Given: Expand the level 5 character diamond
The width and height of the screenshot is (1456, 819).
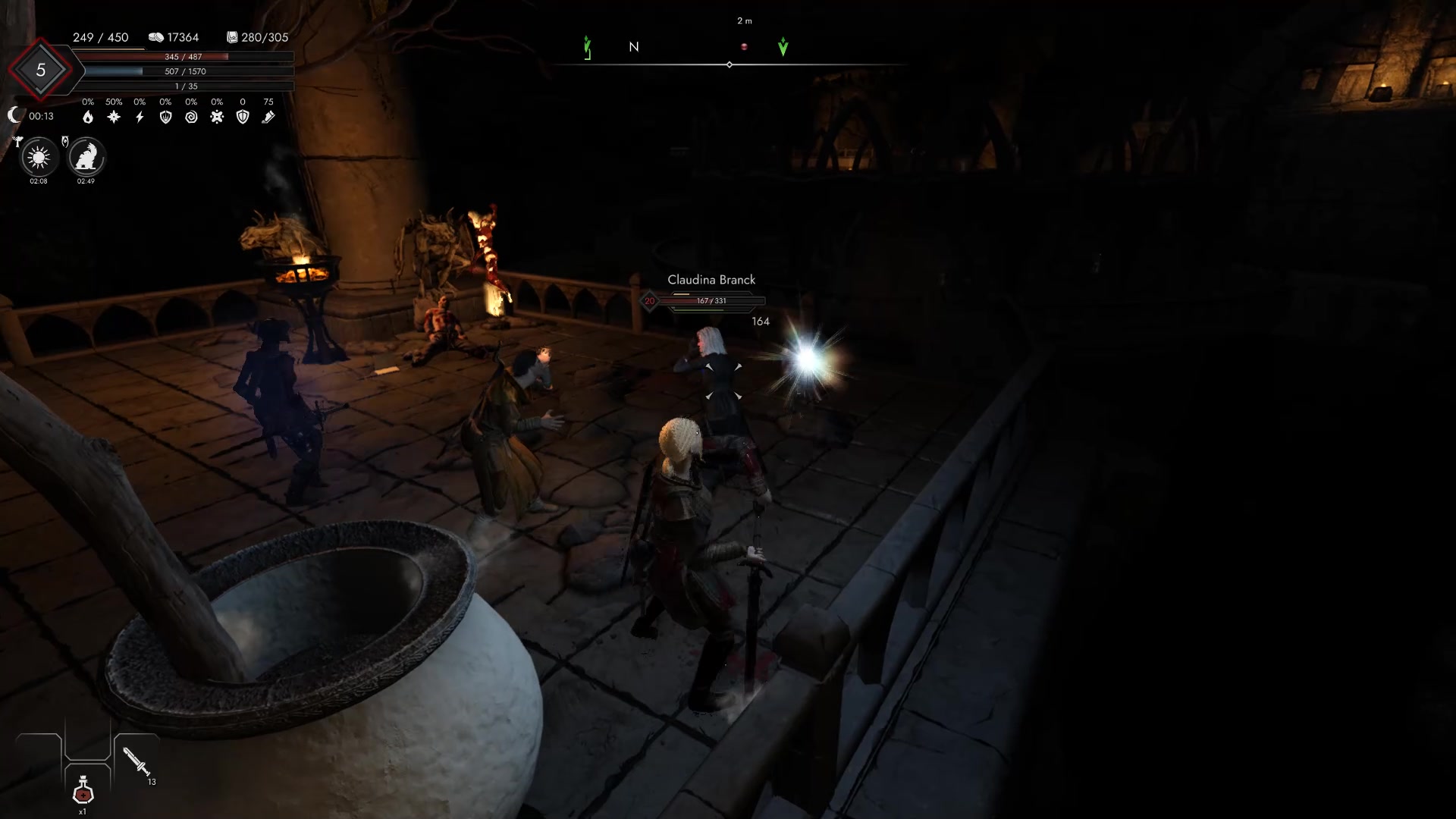Looking at the screenshot, I should (x=42, y=70).
